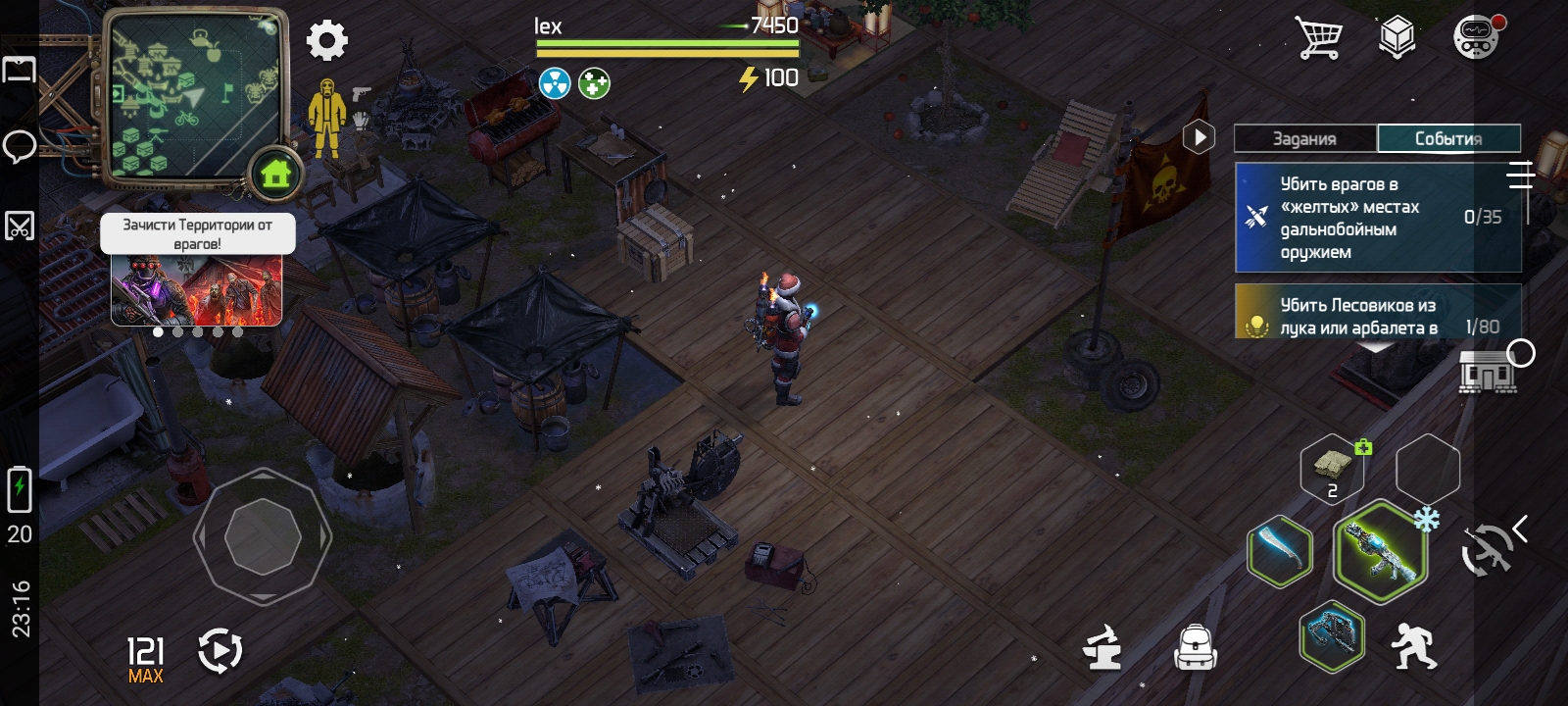Open the minimap
Image resolution: width=1568 pixels, height=706 pixels.
[191, 93]
